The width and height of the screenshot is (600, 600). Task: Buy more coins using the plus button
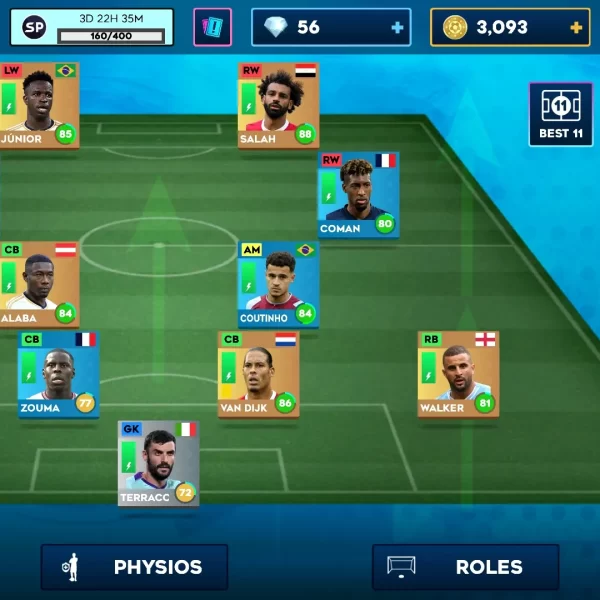pos(576,28)
